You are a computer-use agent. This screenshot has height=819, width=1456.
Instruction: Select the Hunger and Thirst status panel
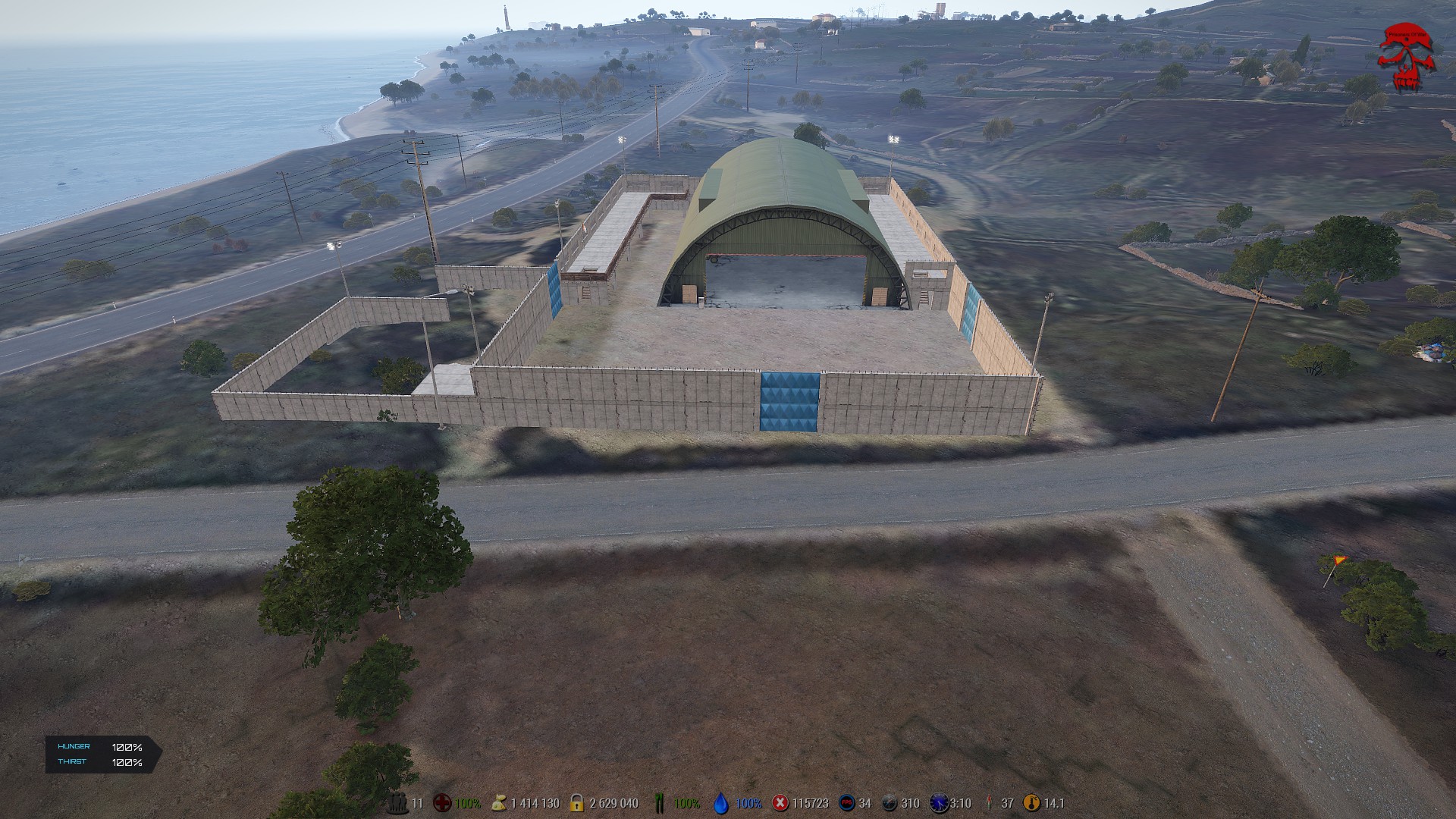click(102, 755)
